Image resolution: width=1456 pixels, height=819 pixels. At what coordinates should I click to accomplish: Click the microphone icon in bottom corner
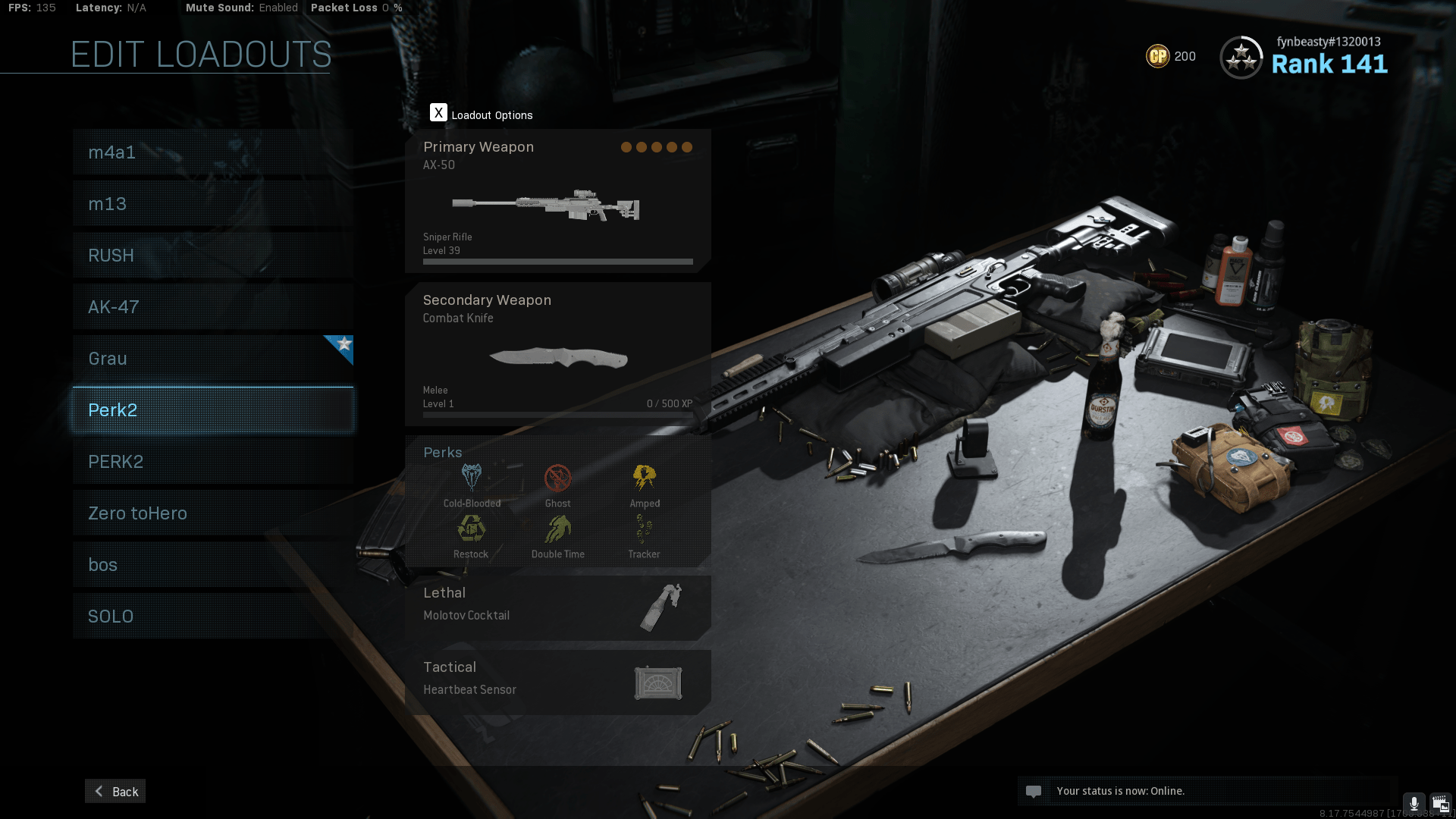1414,802
